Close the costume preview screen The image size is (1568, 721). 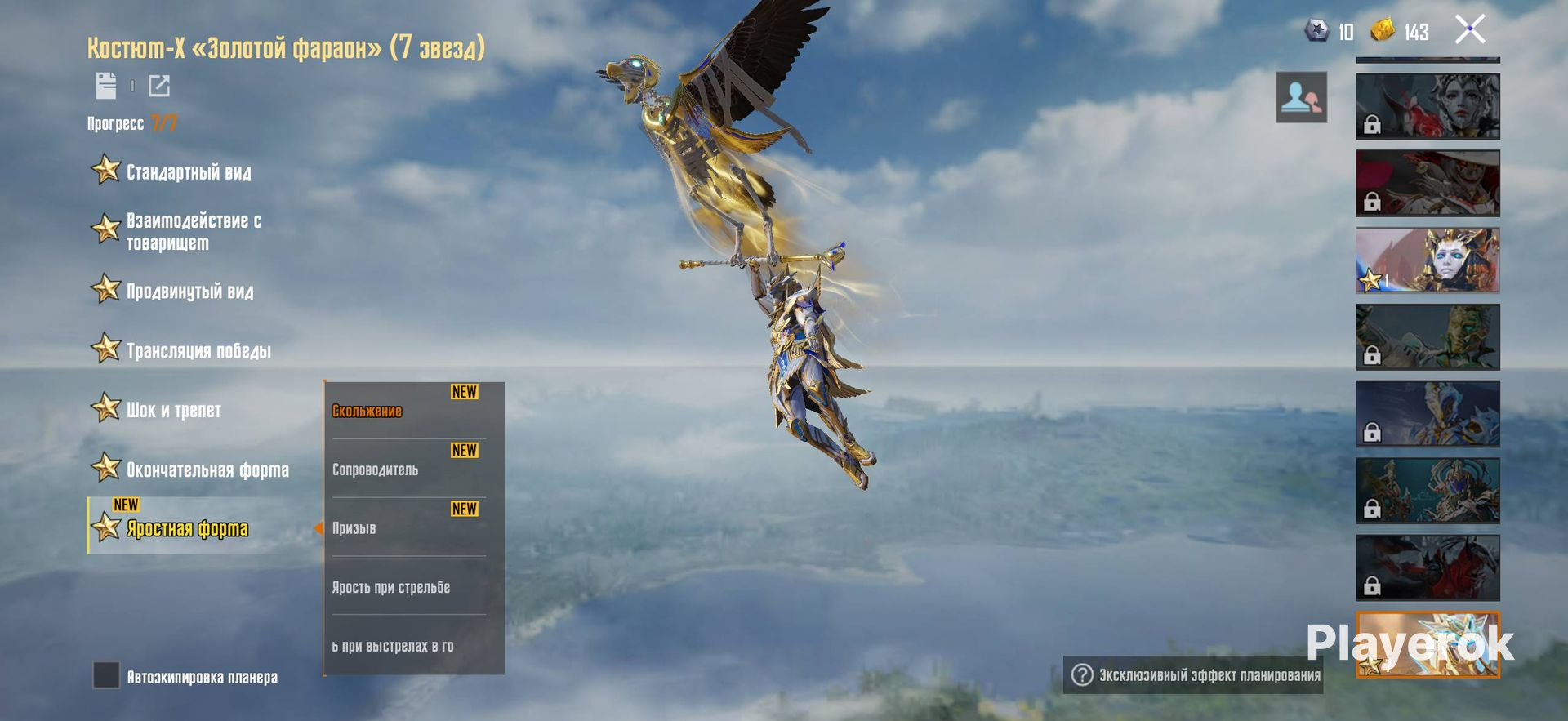click(1470, 30)
